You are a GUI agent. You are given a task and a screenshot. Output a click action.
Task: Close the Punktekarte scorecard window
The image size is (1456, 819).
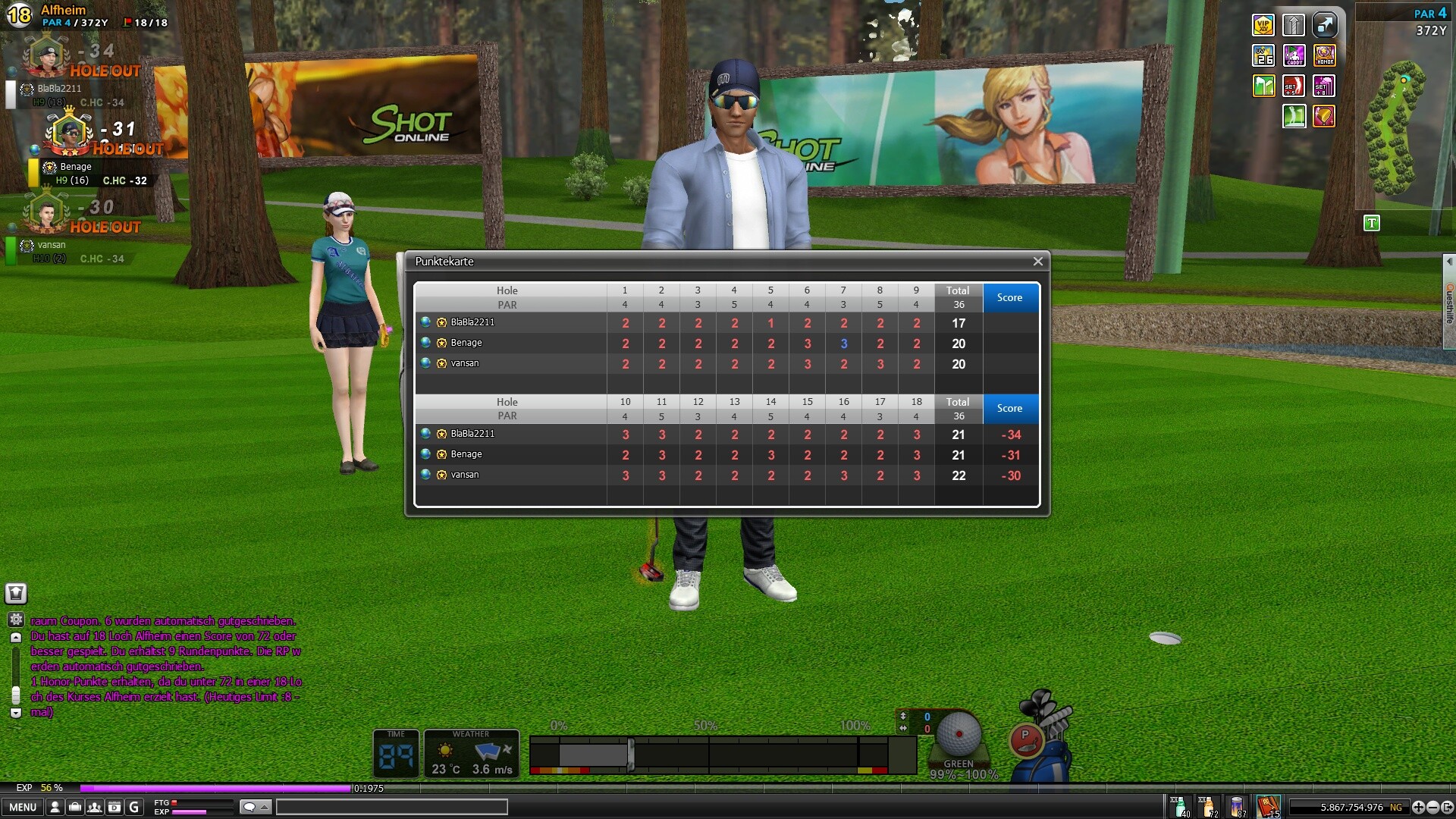[x=1037, y=262]
